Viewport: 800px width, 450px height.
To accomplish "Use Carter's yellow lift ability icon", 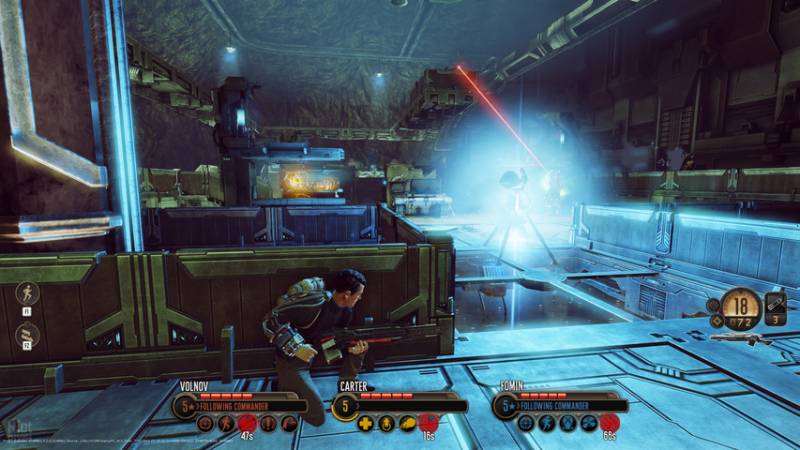I will pos(387,423).
